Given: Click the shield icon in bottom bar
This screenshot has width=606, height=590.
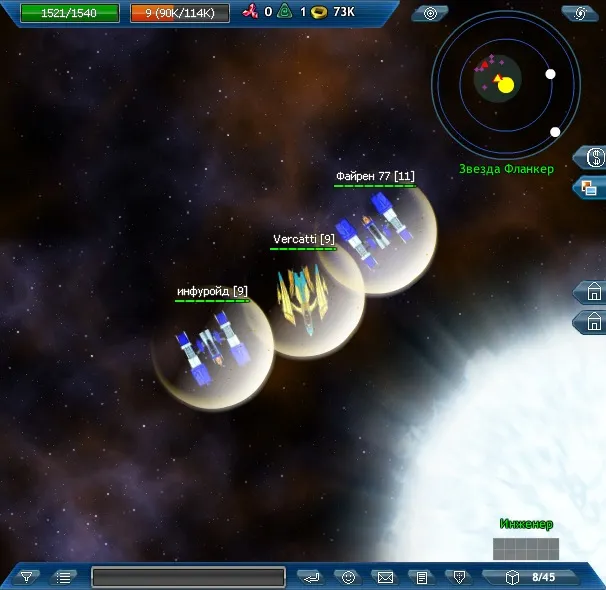Looking at the screenshot, I should click(458, 577).
